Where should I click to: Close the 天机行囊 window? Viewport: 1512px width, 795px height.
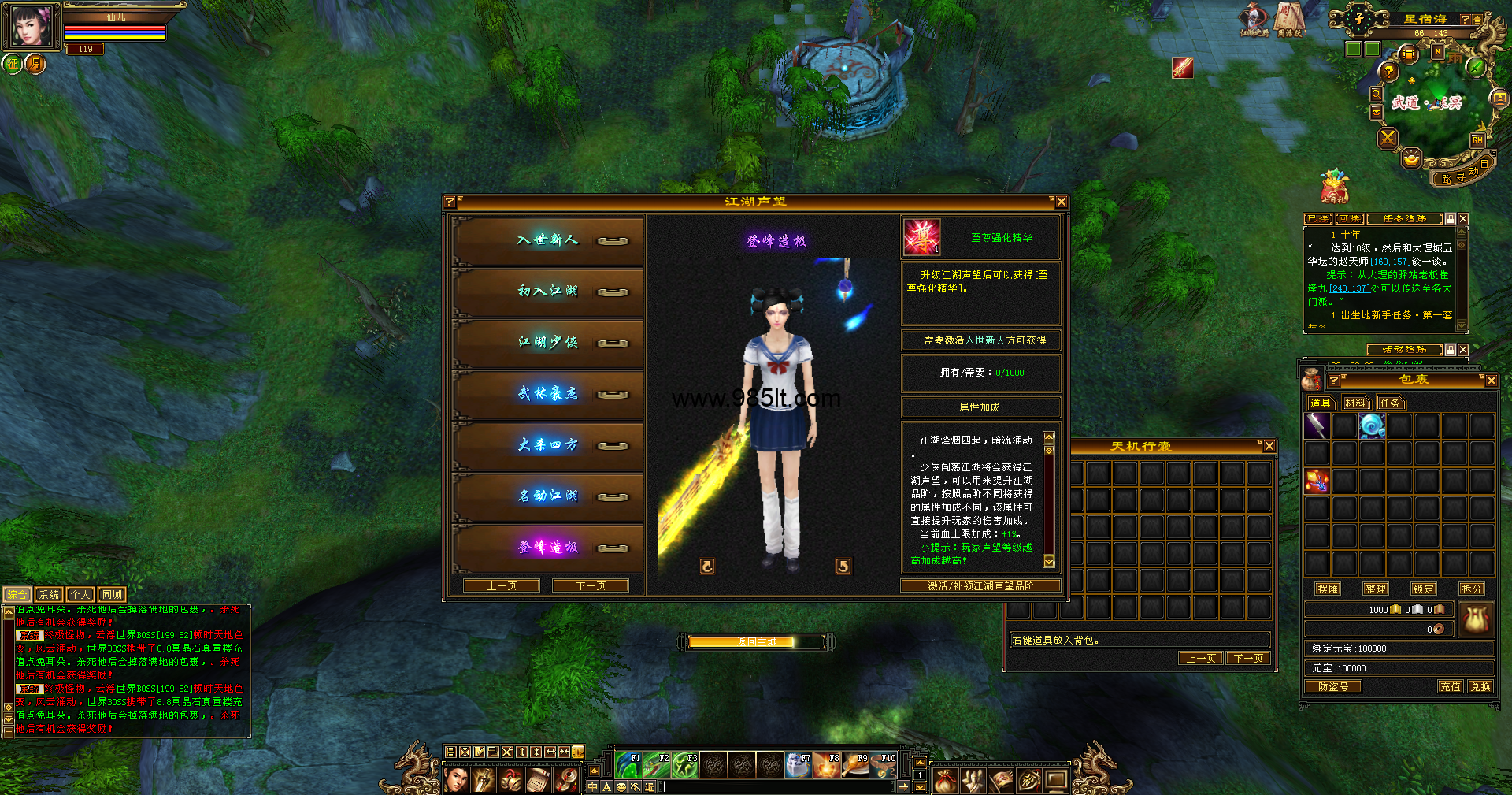click(1269, 446)
